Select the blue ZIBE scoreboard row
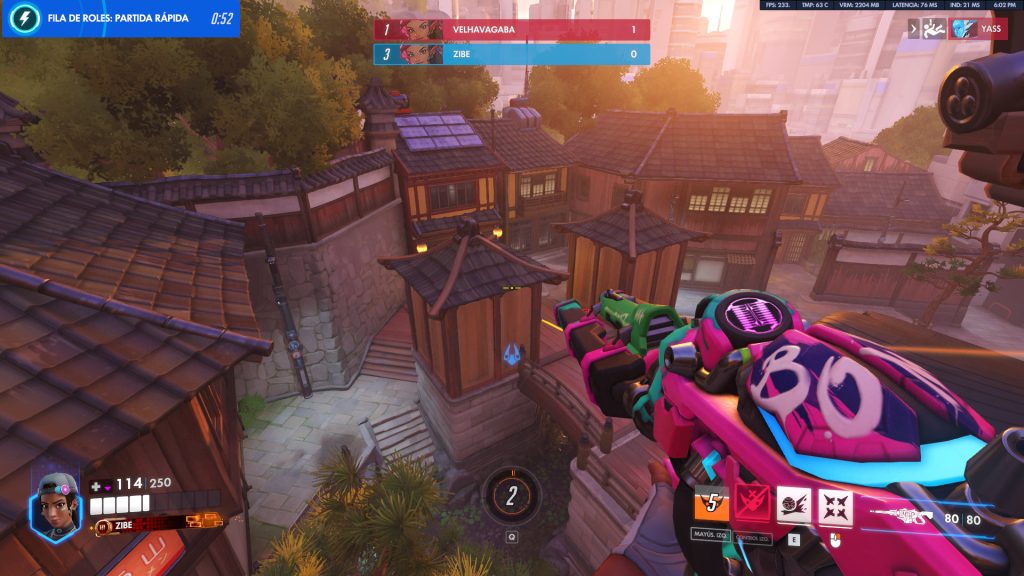This screenshot has width=1024, height=576. tap(511, 54)
